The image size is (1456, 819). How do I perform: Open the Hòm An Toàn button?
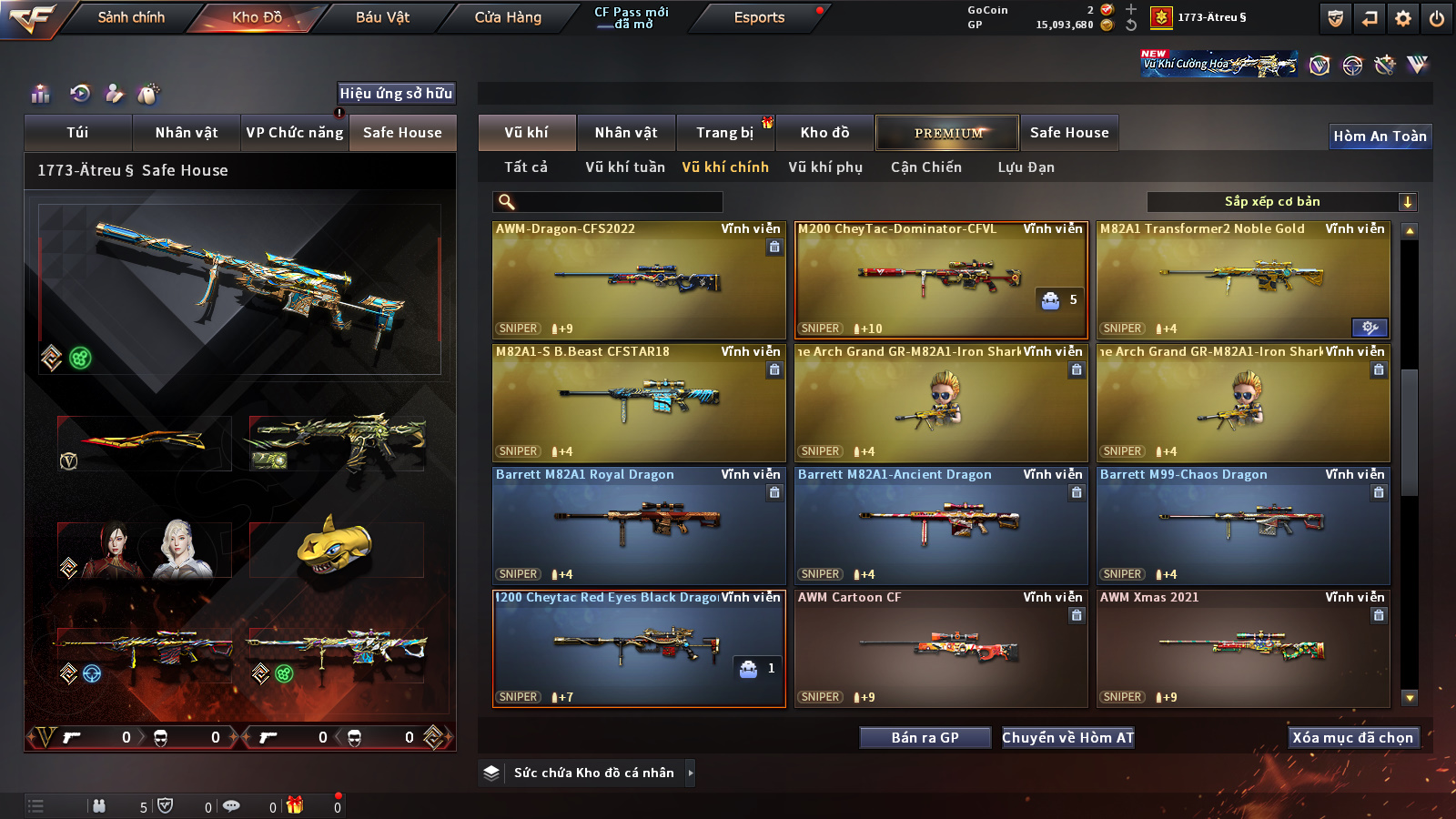coord(1380,136)
